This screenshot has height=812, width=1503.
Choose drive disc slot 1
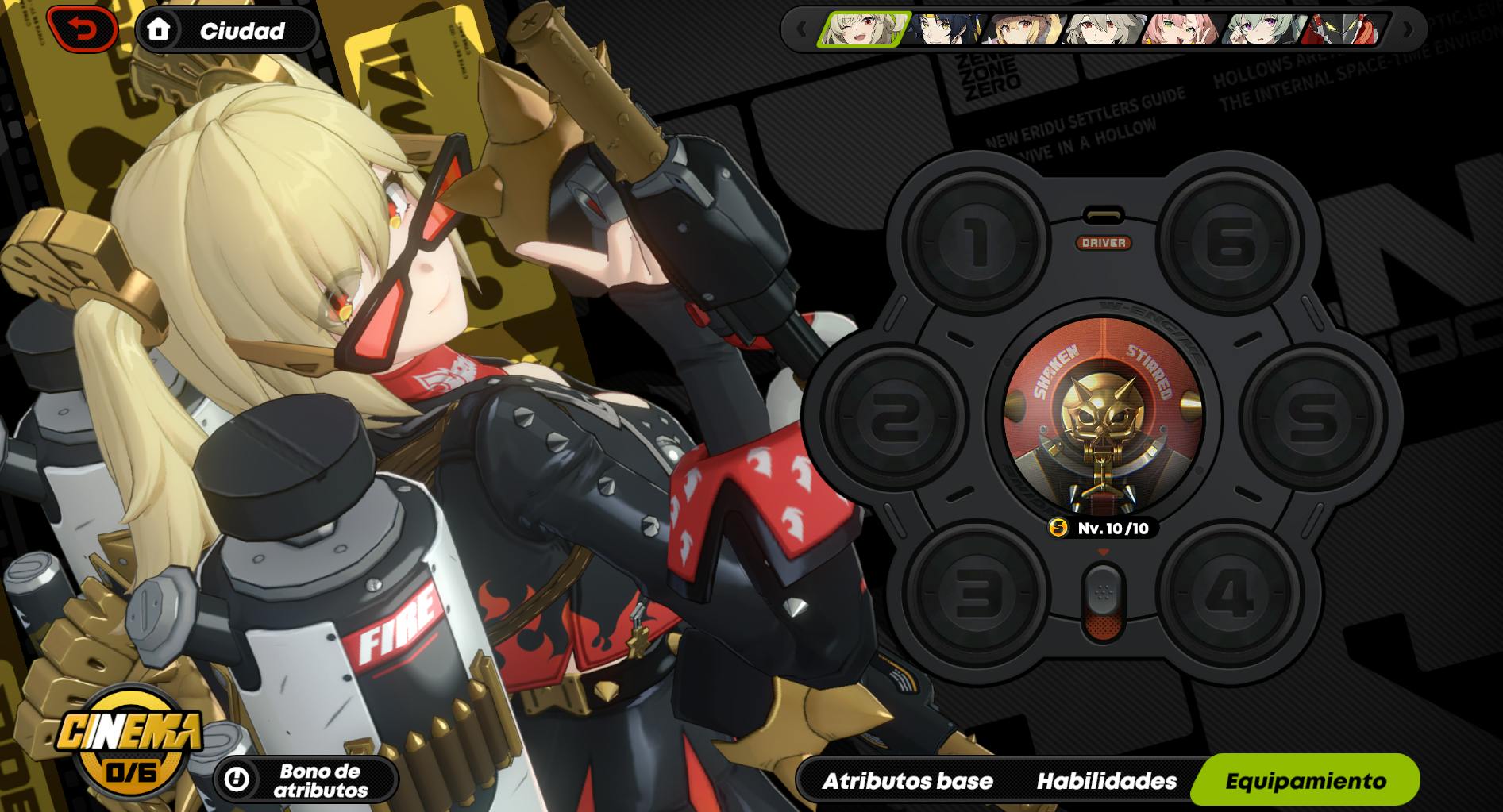tap(977, 241)
